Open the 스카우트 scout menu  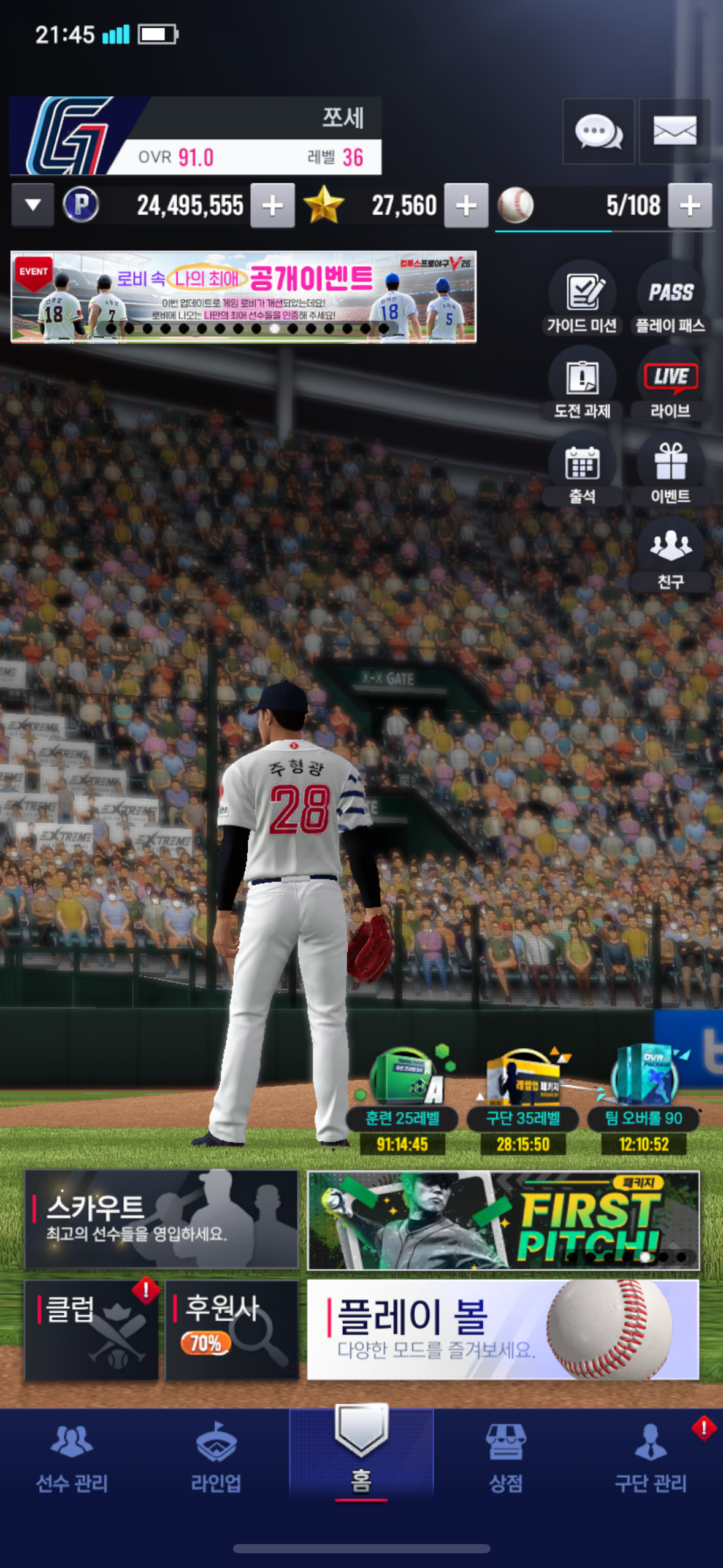coord(161,1220)
